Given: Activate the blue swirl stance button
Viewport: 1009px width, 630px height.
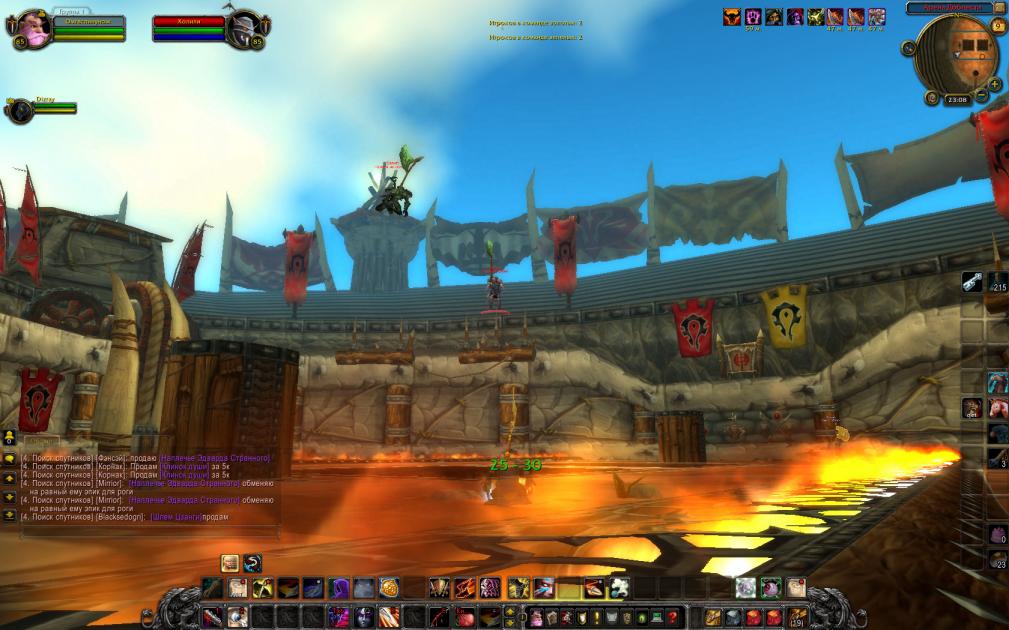Looking at the screenshot, I should point(252,563).
